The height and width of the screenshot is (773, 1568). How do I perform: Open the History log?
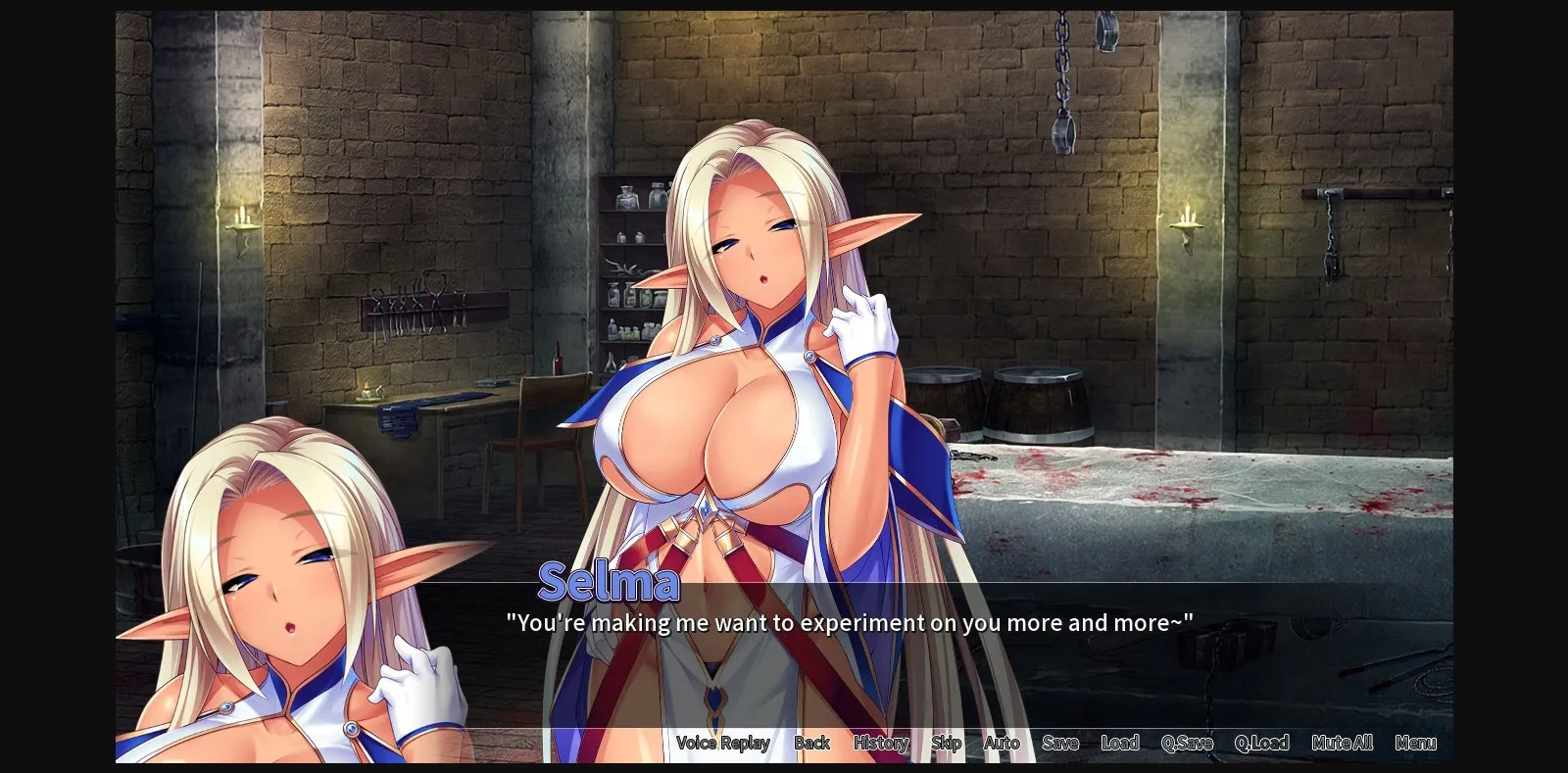point(879,743)
